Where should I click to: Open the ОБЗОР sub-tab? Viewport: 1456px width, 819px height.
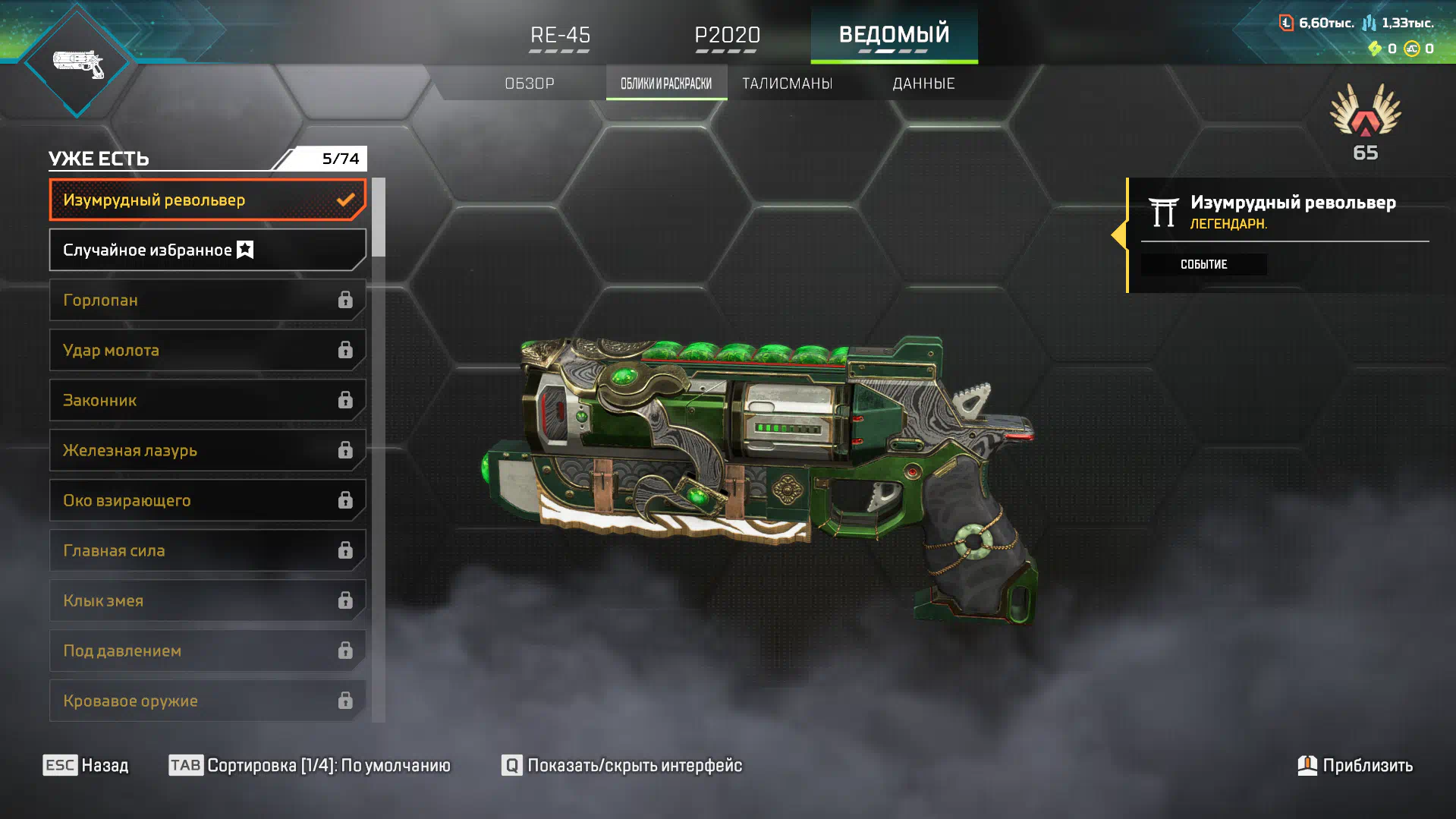(x=530, y=83)
